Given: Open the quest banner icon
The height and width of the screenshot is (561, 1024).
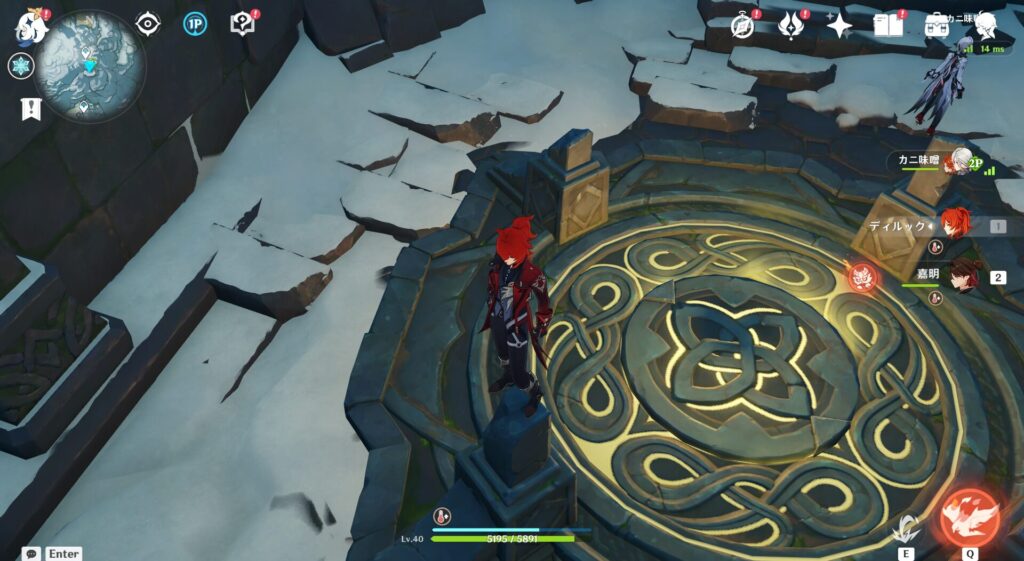Looking at the screenshot, I should (29, 108).
